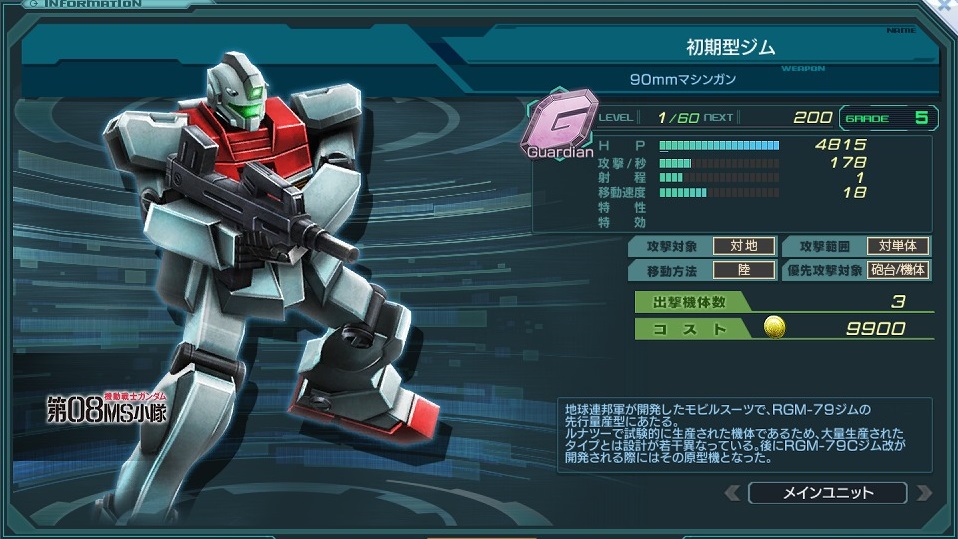Select the メインユニット button
The image size is (958, 539).
827,493
